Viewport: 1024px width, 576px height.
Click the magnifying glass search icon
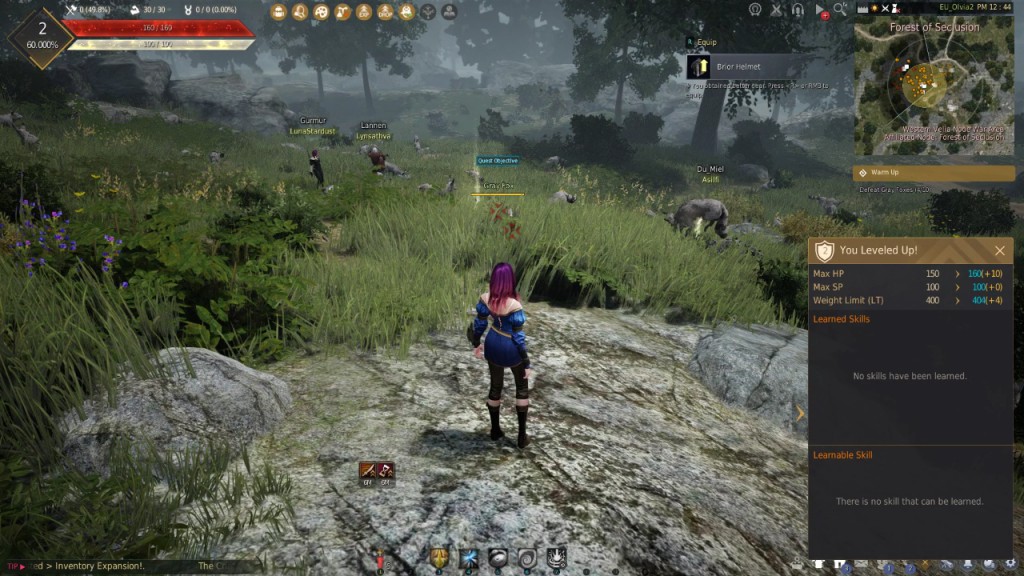pyautogui.click(x=840, y=9)
